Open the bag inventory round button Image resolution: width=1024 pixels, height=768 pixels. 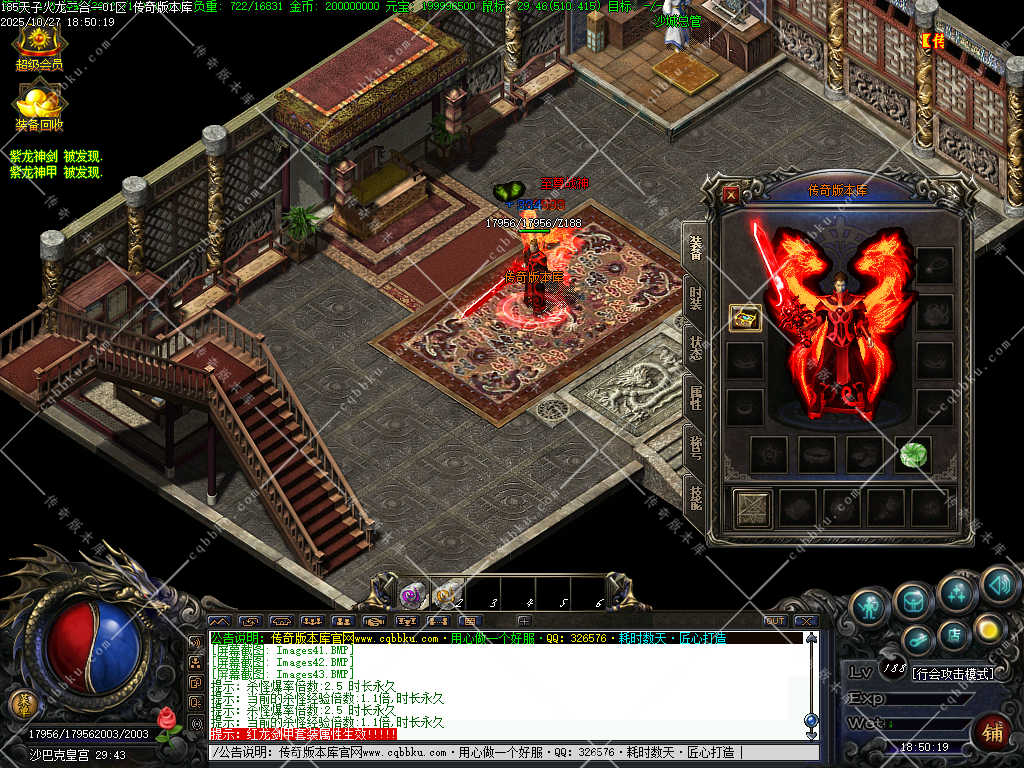[913, 601]
